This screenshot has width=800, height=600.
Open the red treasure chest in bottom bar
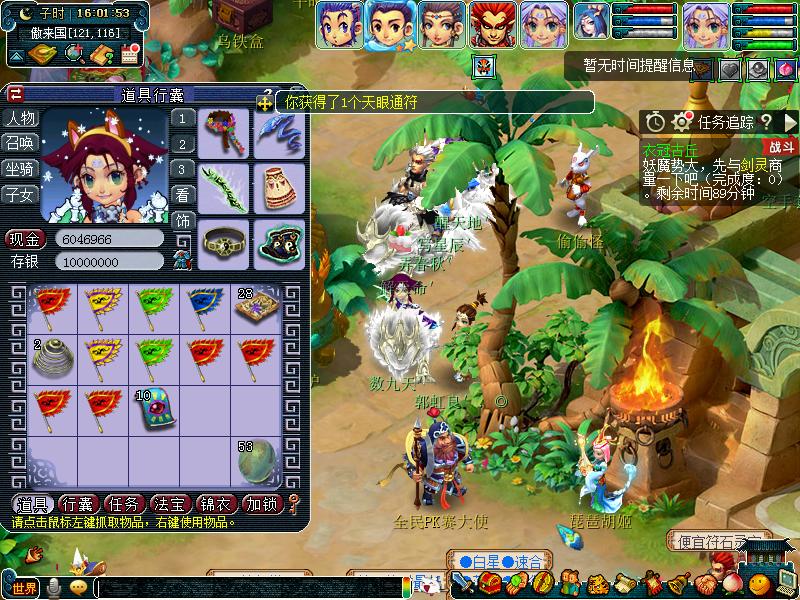(x=488, y=582)
